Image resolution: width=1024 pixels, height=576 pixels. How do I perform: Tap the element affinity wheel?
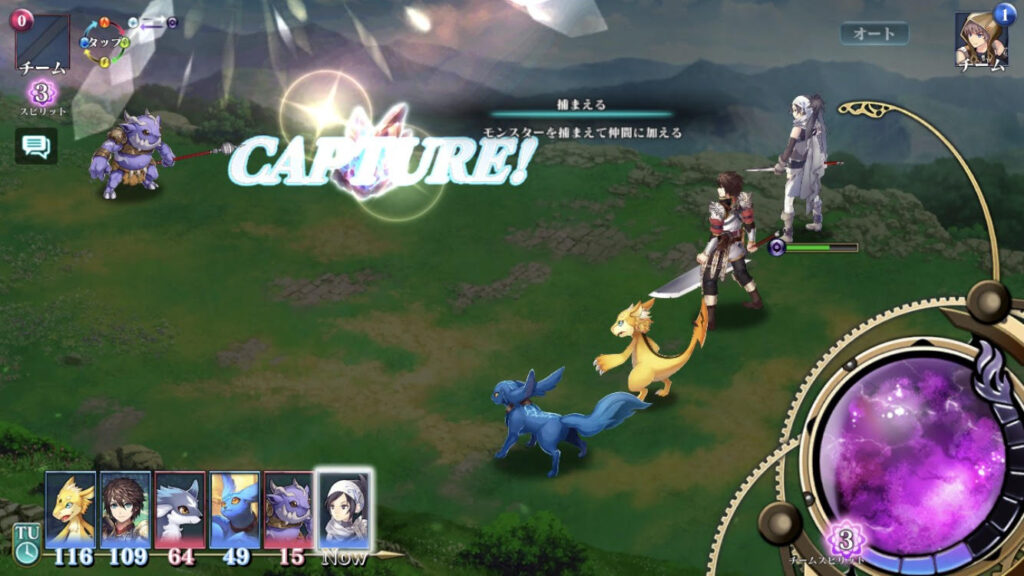point(104,43)
